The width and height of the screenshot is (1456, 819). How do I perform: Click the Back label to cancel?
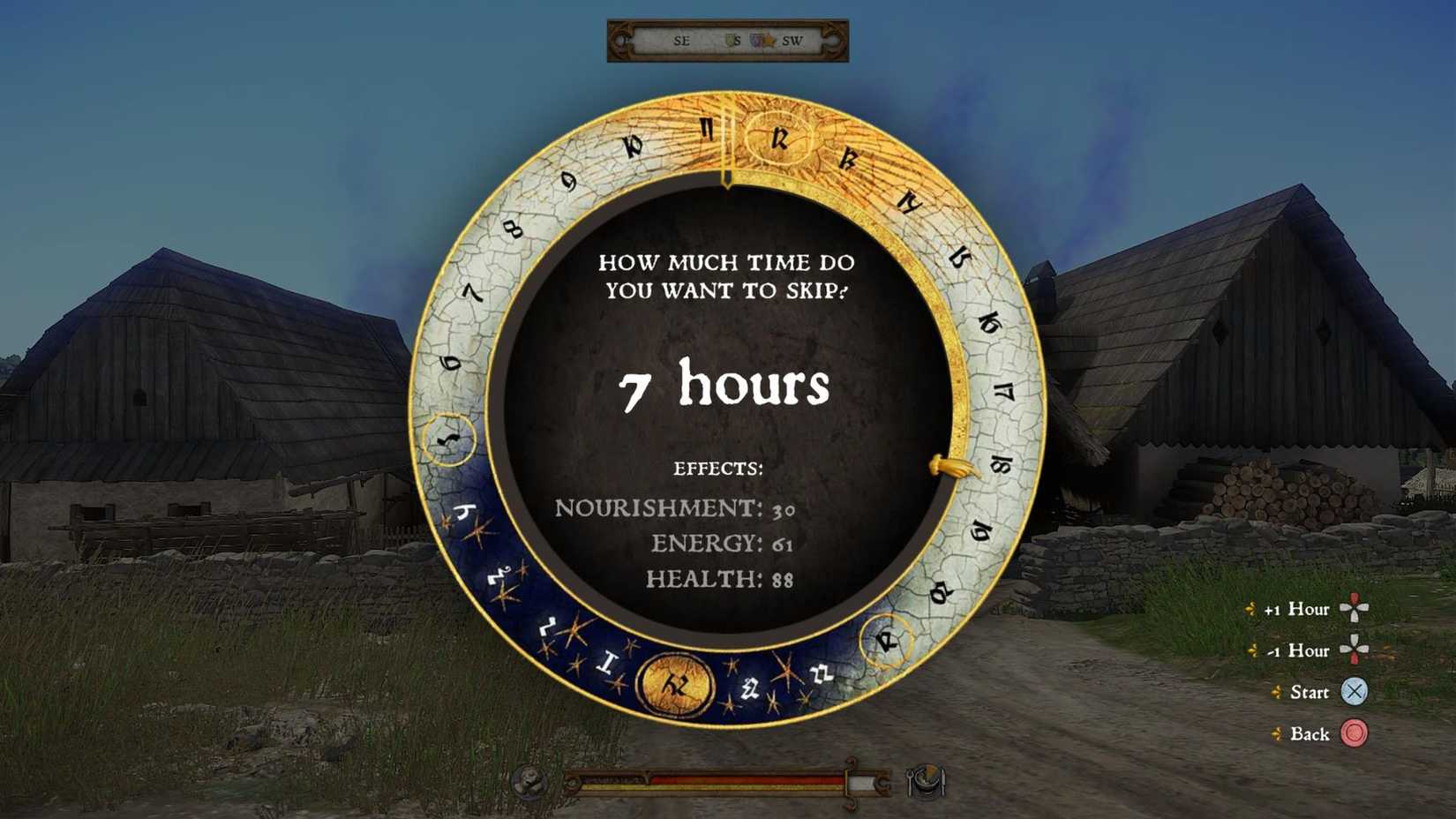point(1312,734)
